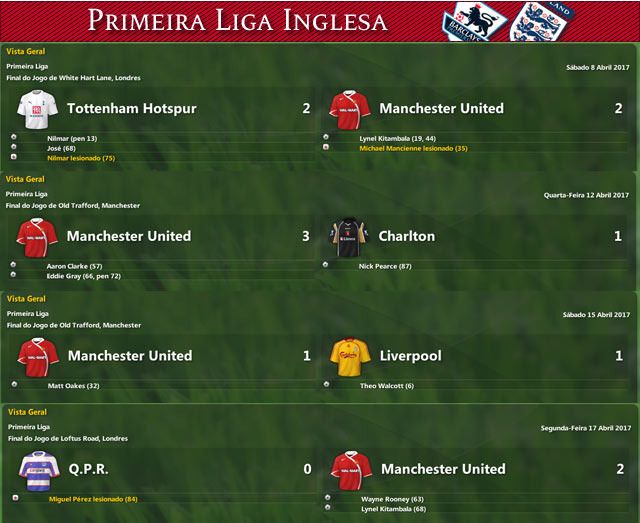The height and width of the screenshot is (523, 640).
Task: View Wayne Rooney (63)
Action: click(x=390, y=498)
